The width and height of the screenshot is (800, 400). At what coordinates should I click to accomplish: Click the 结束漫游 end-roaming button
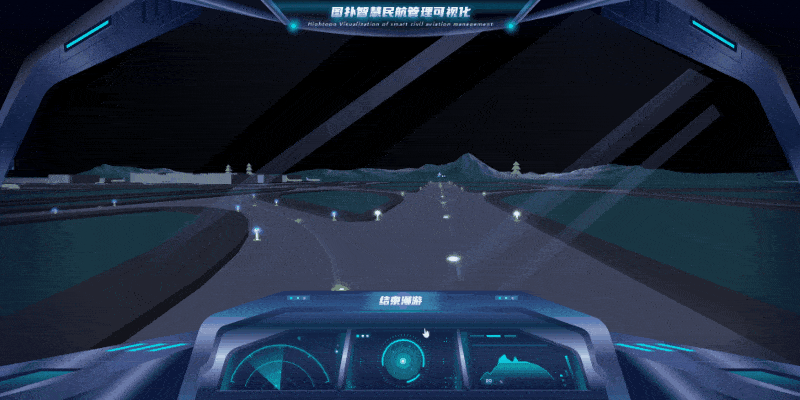tap(400, 300)
